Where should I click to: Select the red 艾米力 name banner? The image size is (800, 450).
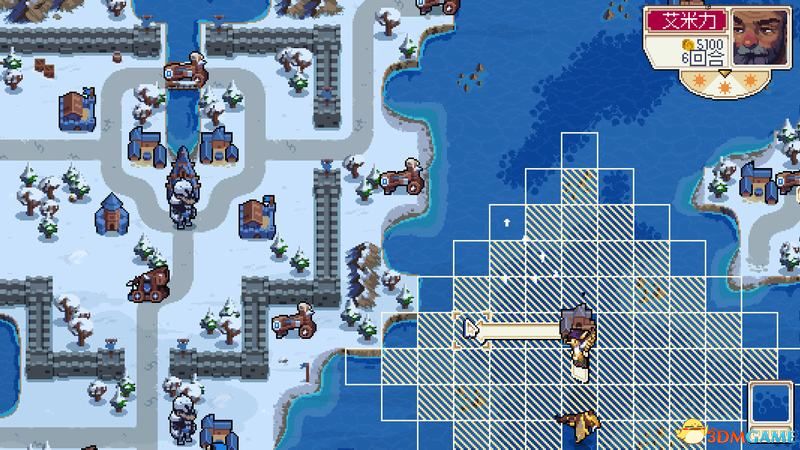[x=687, y=21]
